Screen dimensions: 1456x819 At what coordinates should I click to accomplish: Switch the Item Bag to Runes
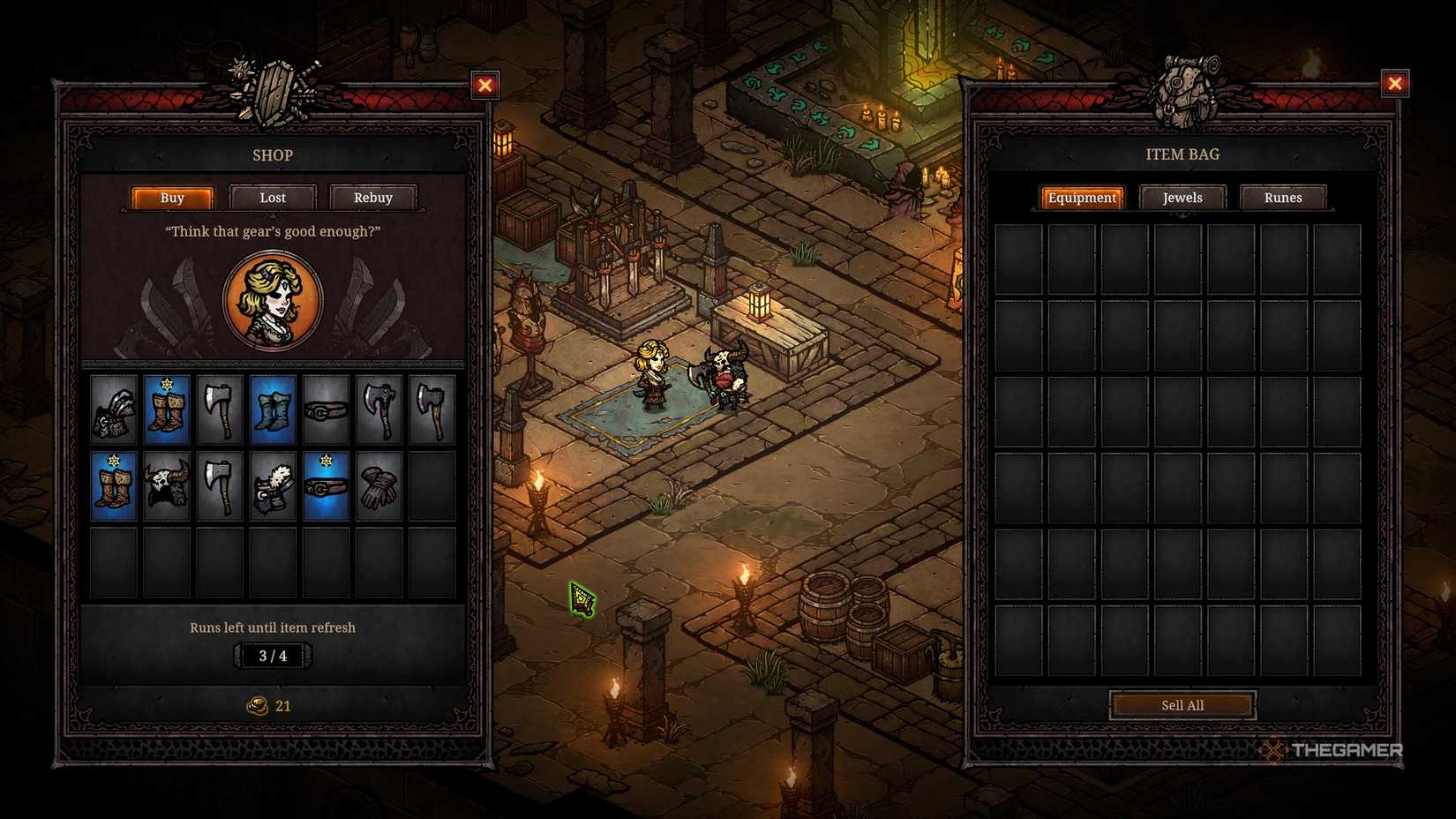click(x=1283, y=198)
